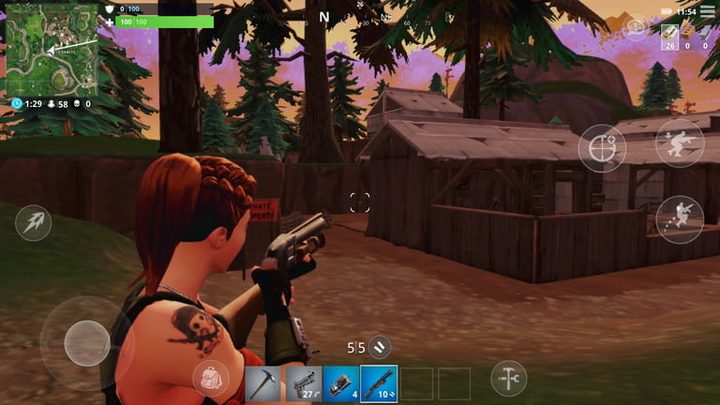This screenshot has height=405, width=720.
Task: Tap the jump button
Action: [x=678, y=219]
